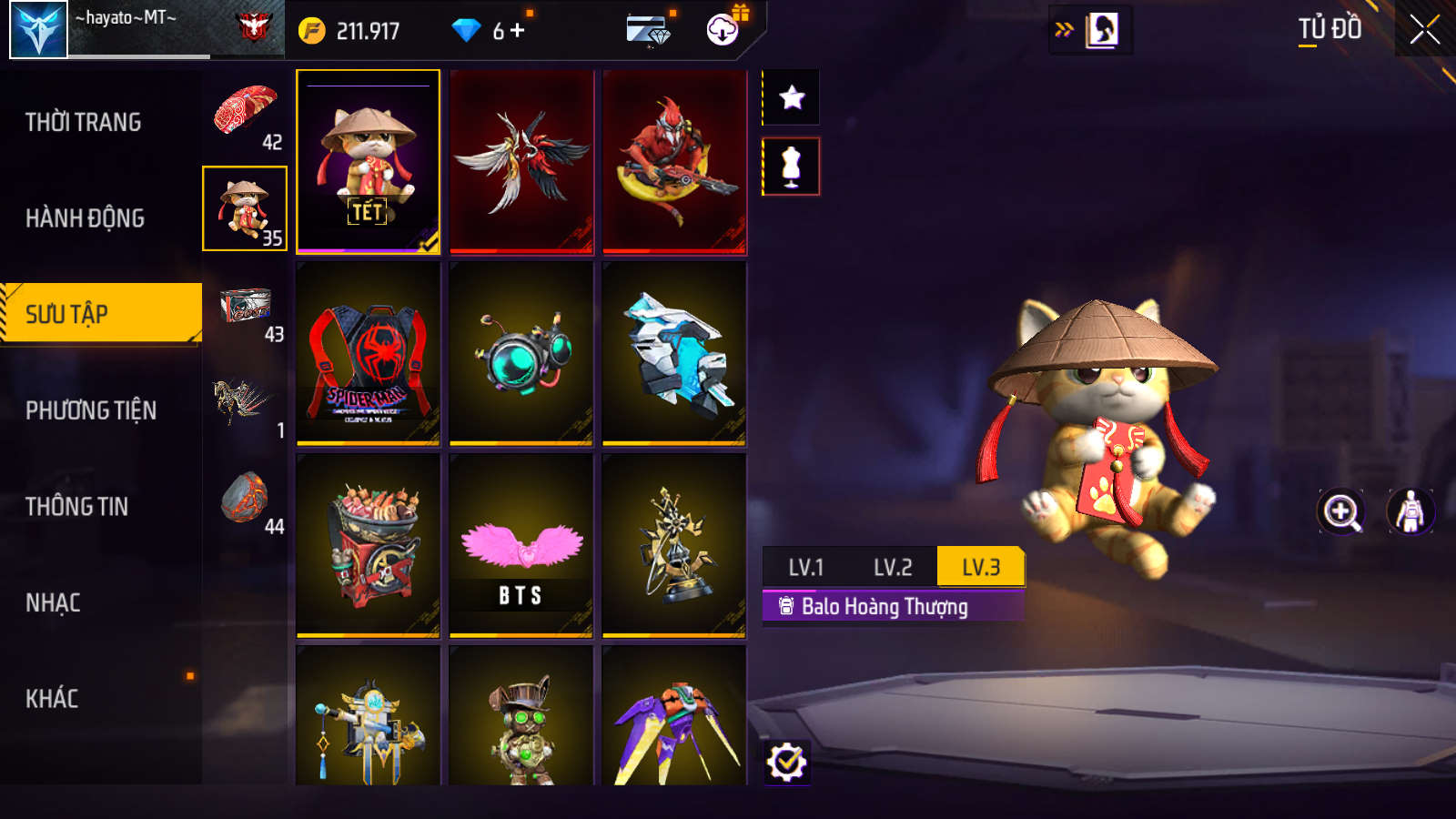Open the cloud download gift icon
Image resolution: width=1456 pixels, height=819 pixels.
723,29
